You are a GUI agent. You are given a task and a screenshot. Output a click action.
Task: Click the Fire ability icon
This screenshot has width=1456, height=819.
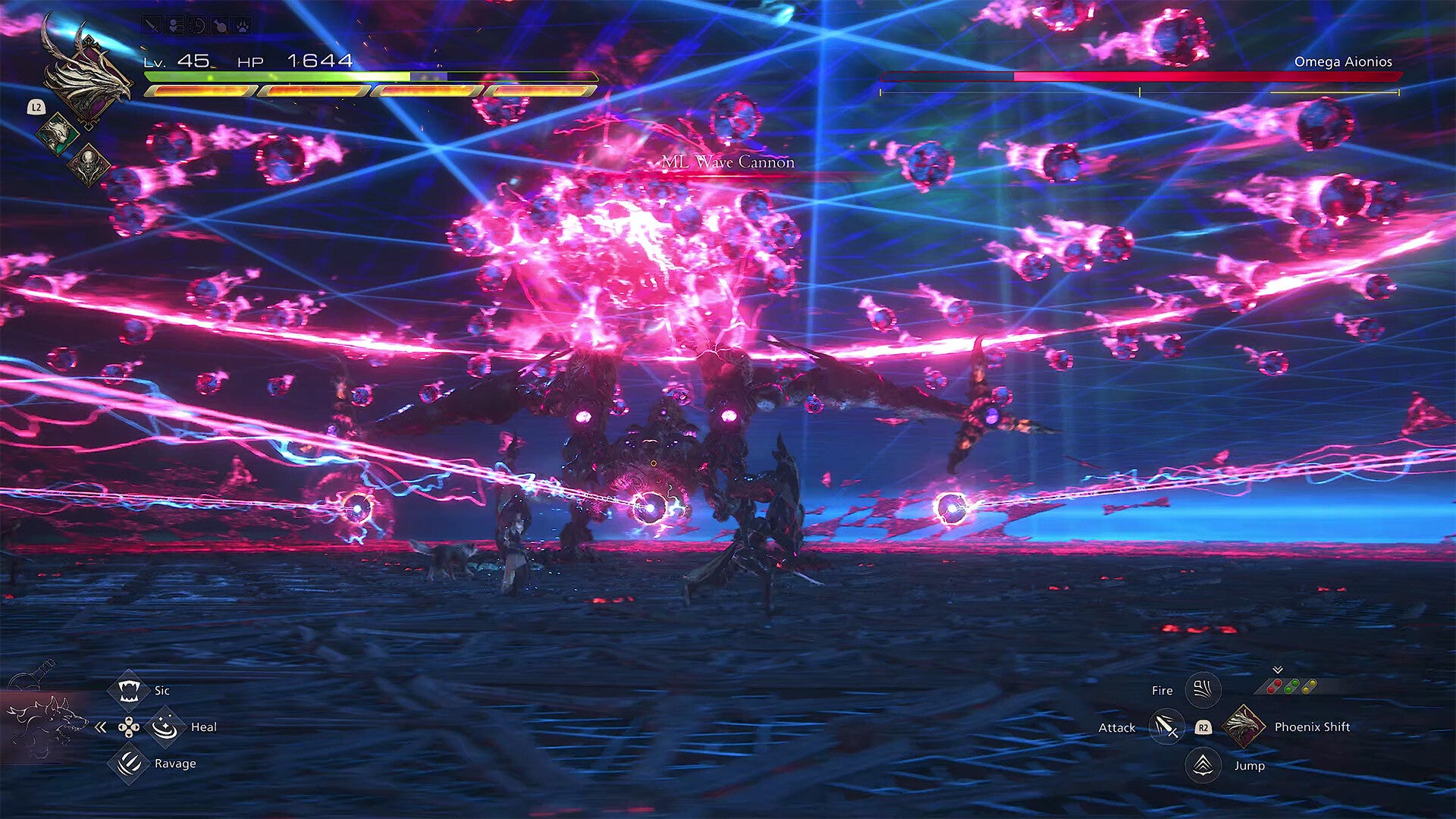pos(1203,689)
